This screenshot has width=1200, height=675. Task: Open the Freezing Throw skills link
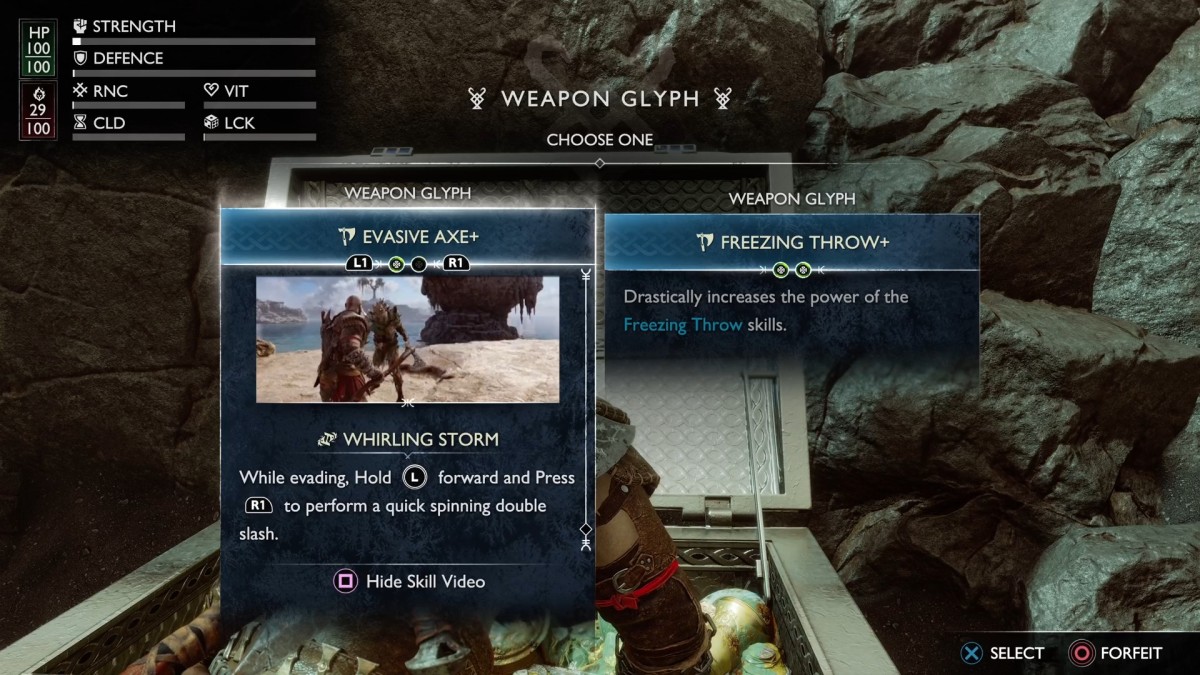click(683, 324)
